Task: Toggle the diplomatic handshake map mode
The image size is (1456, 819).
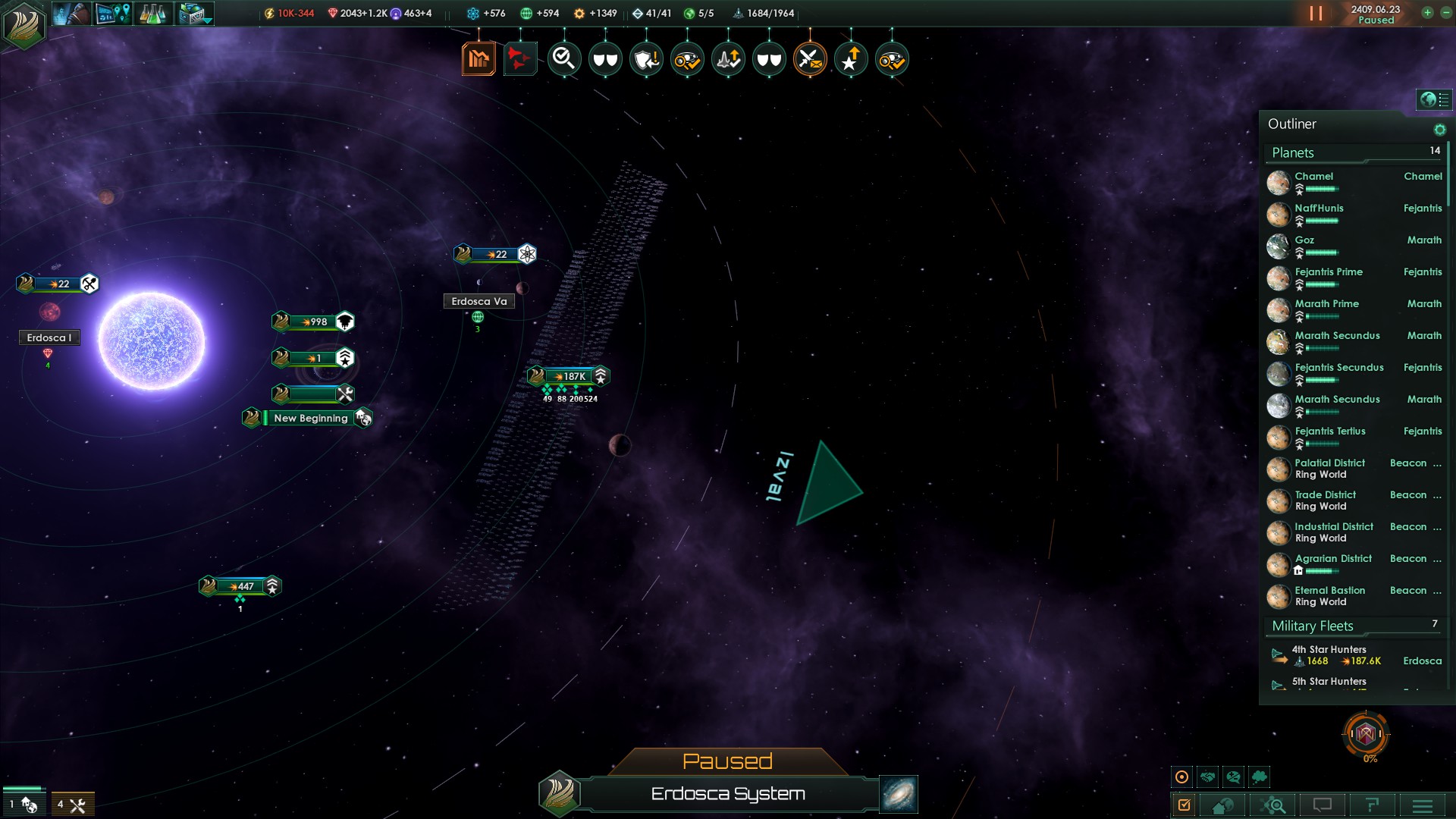Action: pyautogui.click(x=1208, y=777)
